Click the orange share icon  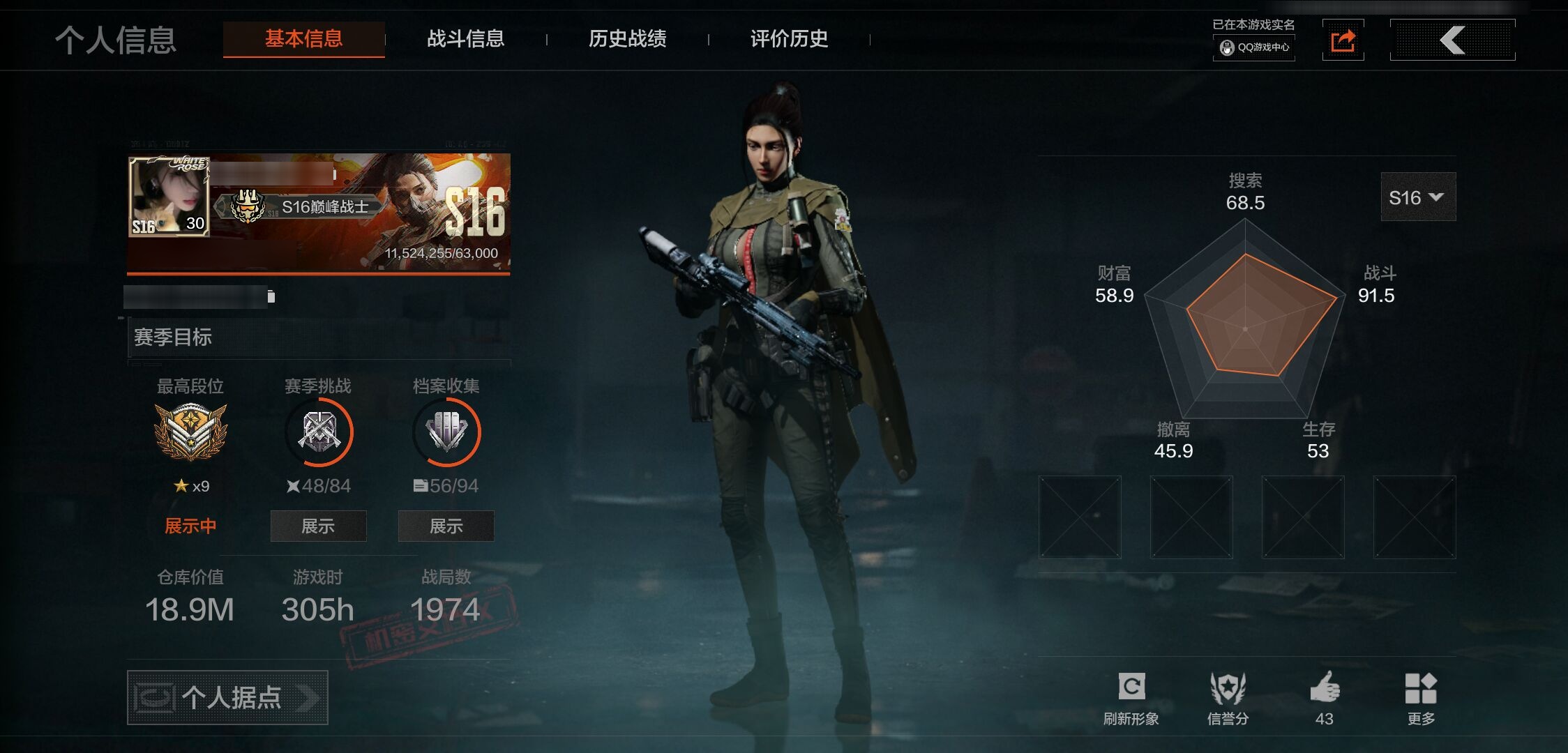click(1343, 40)
